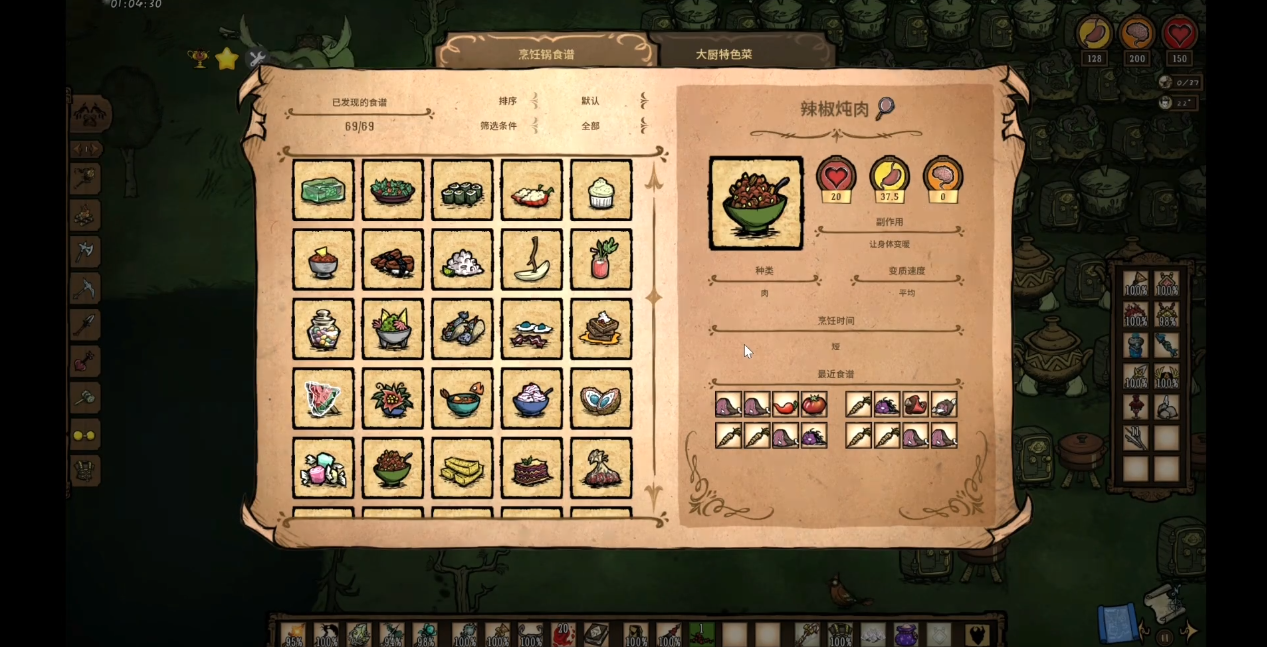The height and width of the screenshot is (647, 1267).
Task: Click the next arrow for 筛选条件 filter
Action: tap(643, 126)
